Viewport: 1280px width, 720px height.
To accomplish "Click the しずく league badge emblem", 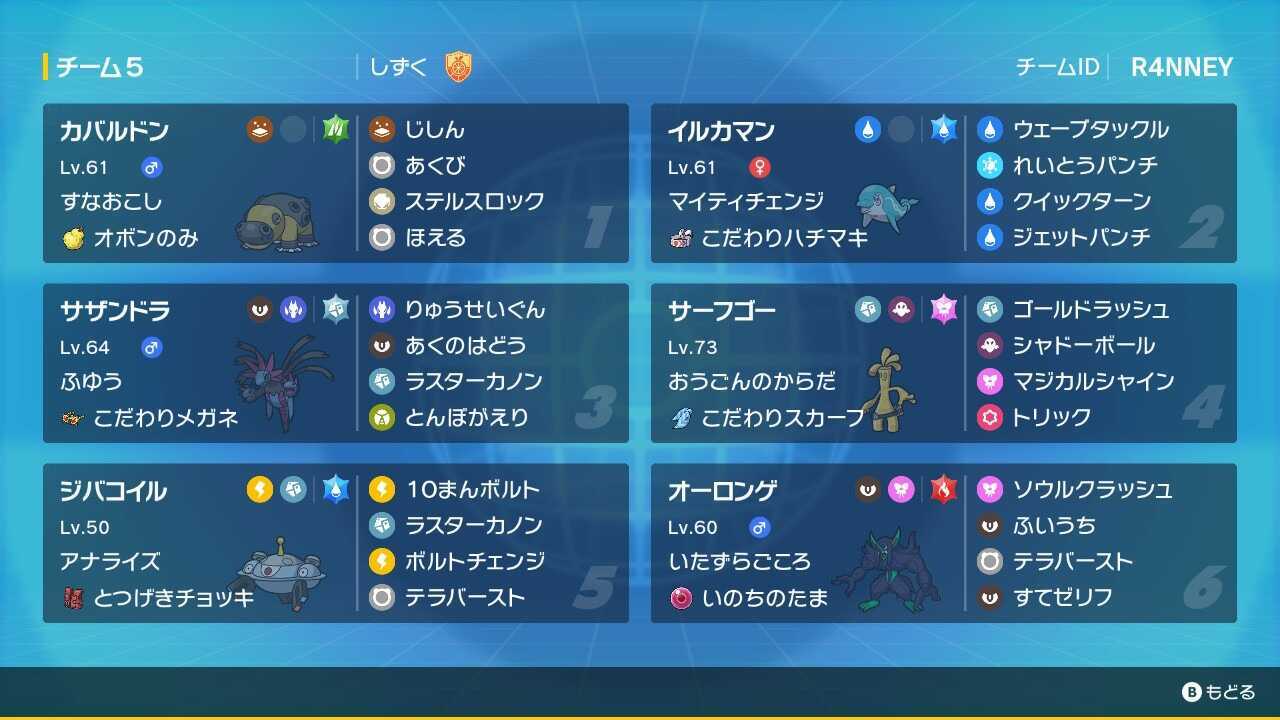I will pos(456,67).
